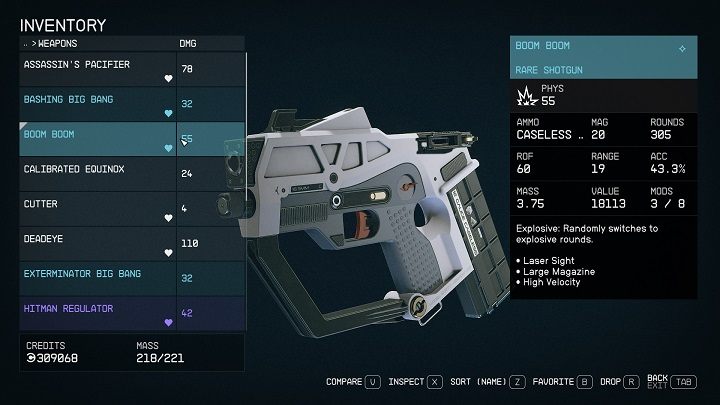Drop the selected weapon

click(618, 381)
